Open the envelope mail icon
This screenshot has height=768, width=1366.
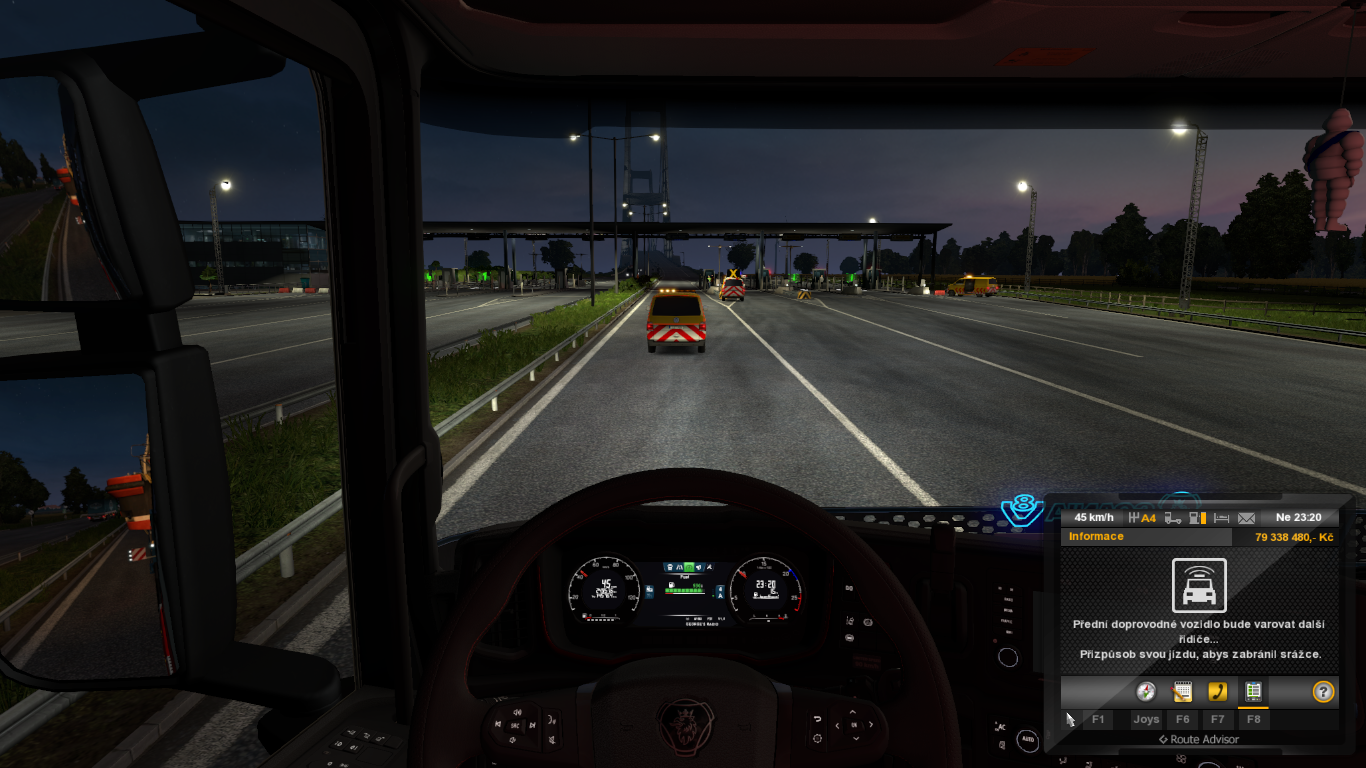click(1246, 518)
